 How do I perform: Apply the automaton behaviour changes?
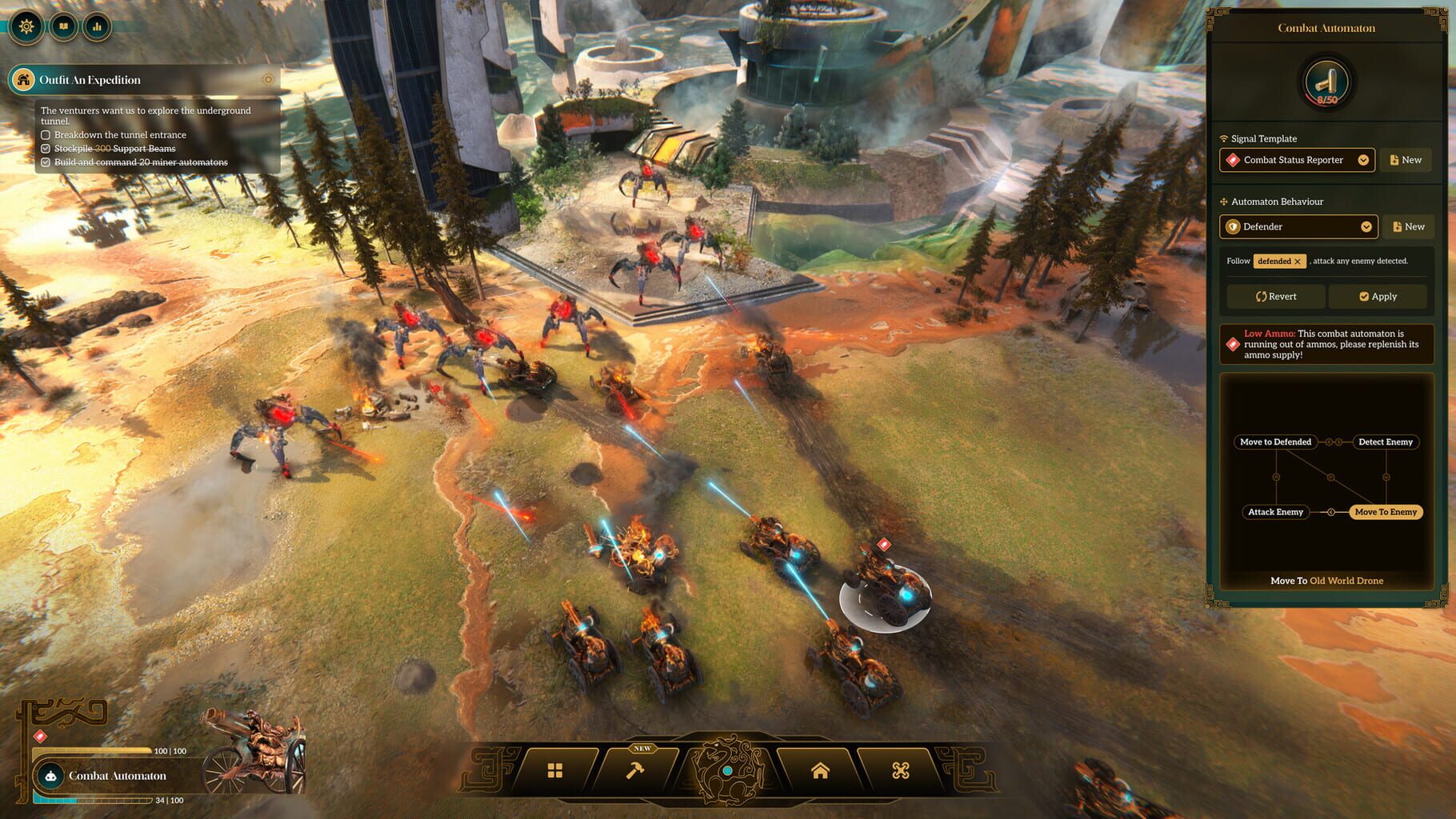pyautogui.click(x=1378, y=296)
